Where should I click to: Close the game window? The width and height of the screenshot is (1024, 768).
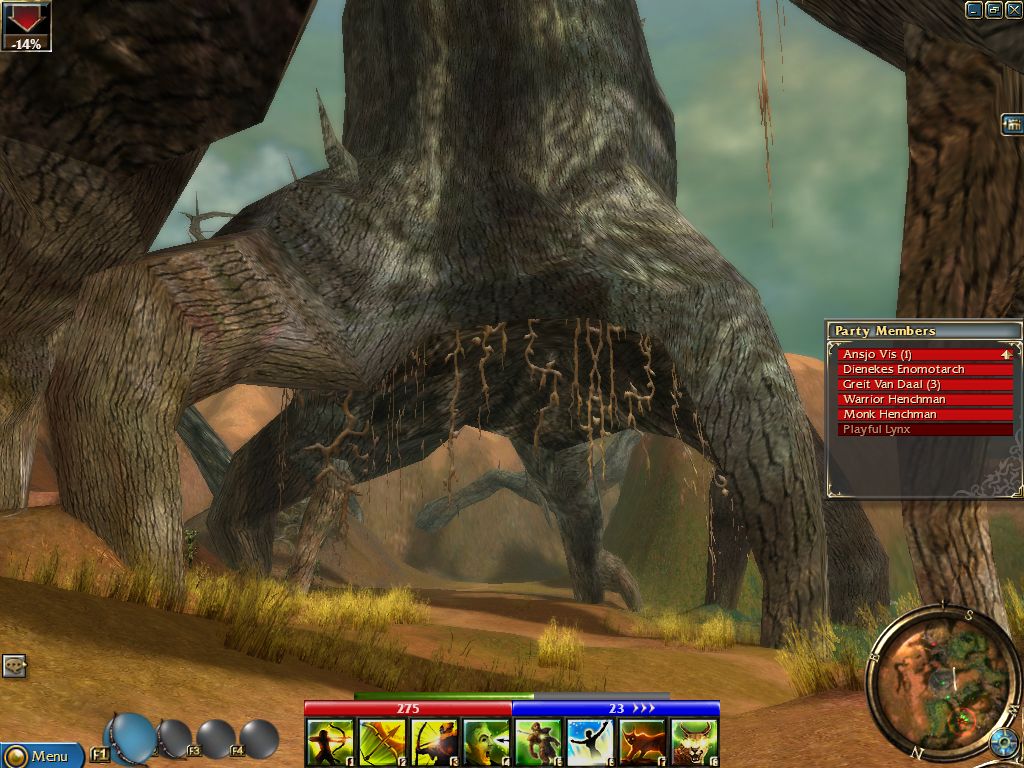(1012, 10)
